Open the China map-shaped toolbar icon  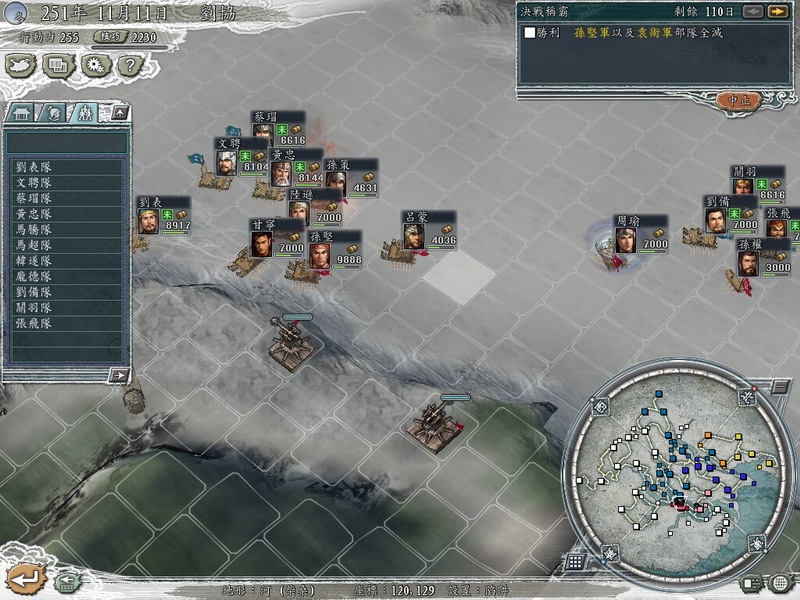21,65
